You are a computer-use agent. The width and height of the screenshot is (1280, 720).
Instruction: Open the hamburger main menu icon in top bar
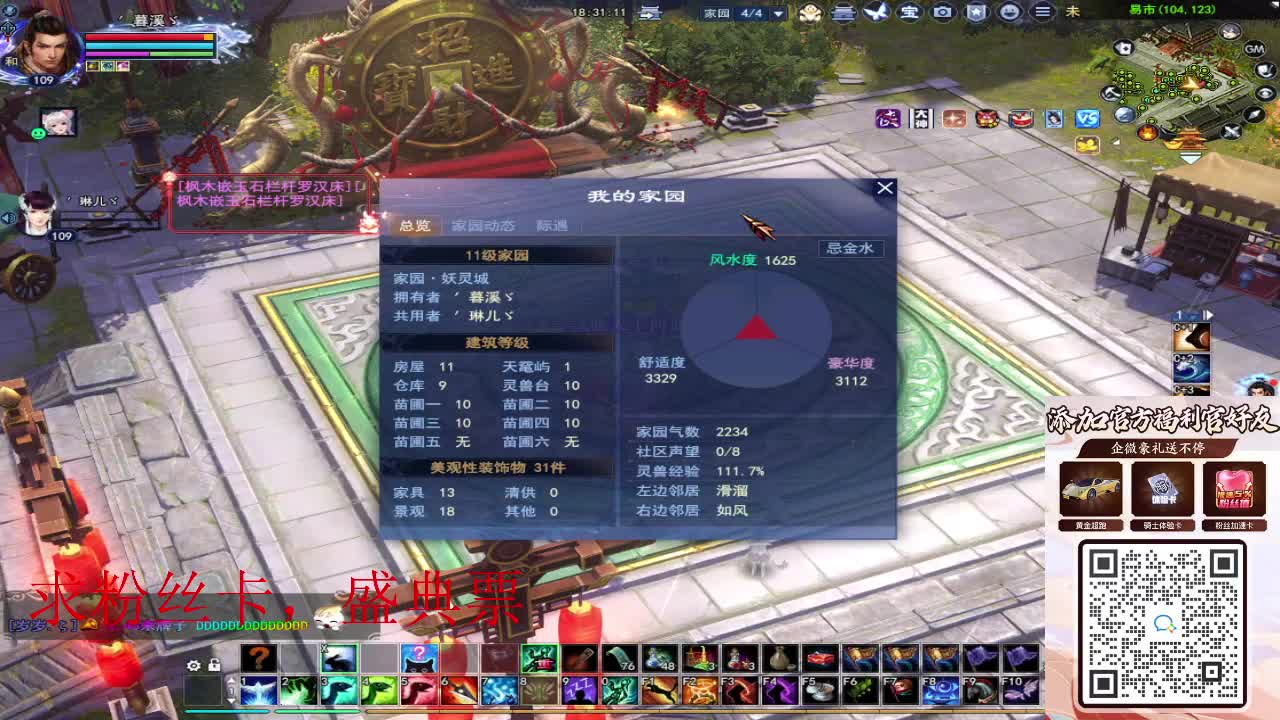1045,13
